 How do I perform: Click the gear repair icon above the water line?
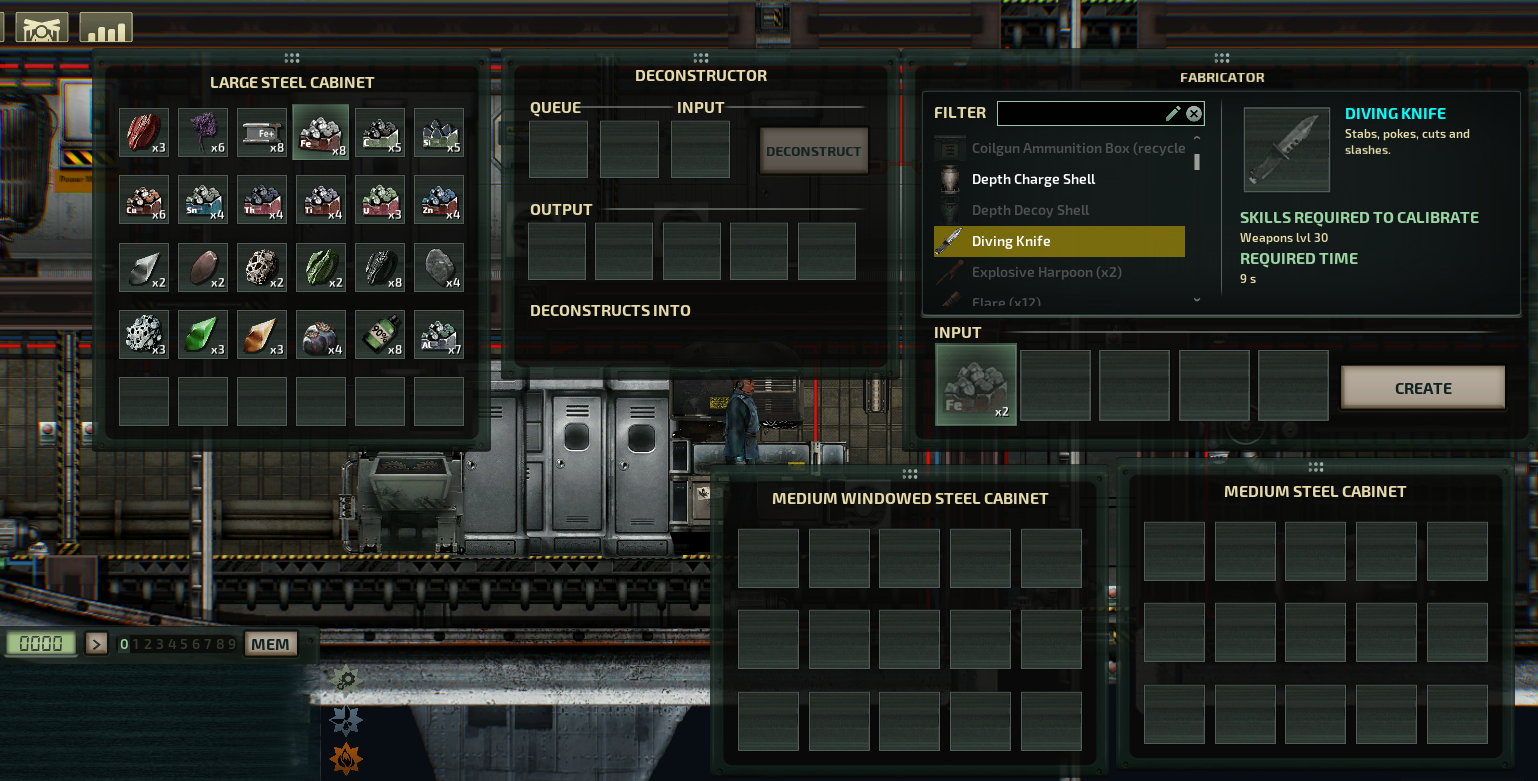tap(344, 679)
